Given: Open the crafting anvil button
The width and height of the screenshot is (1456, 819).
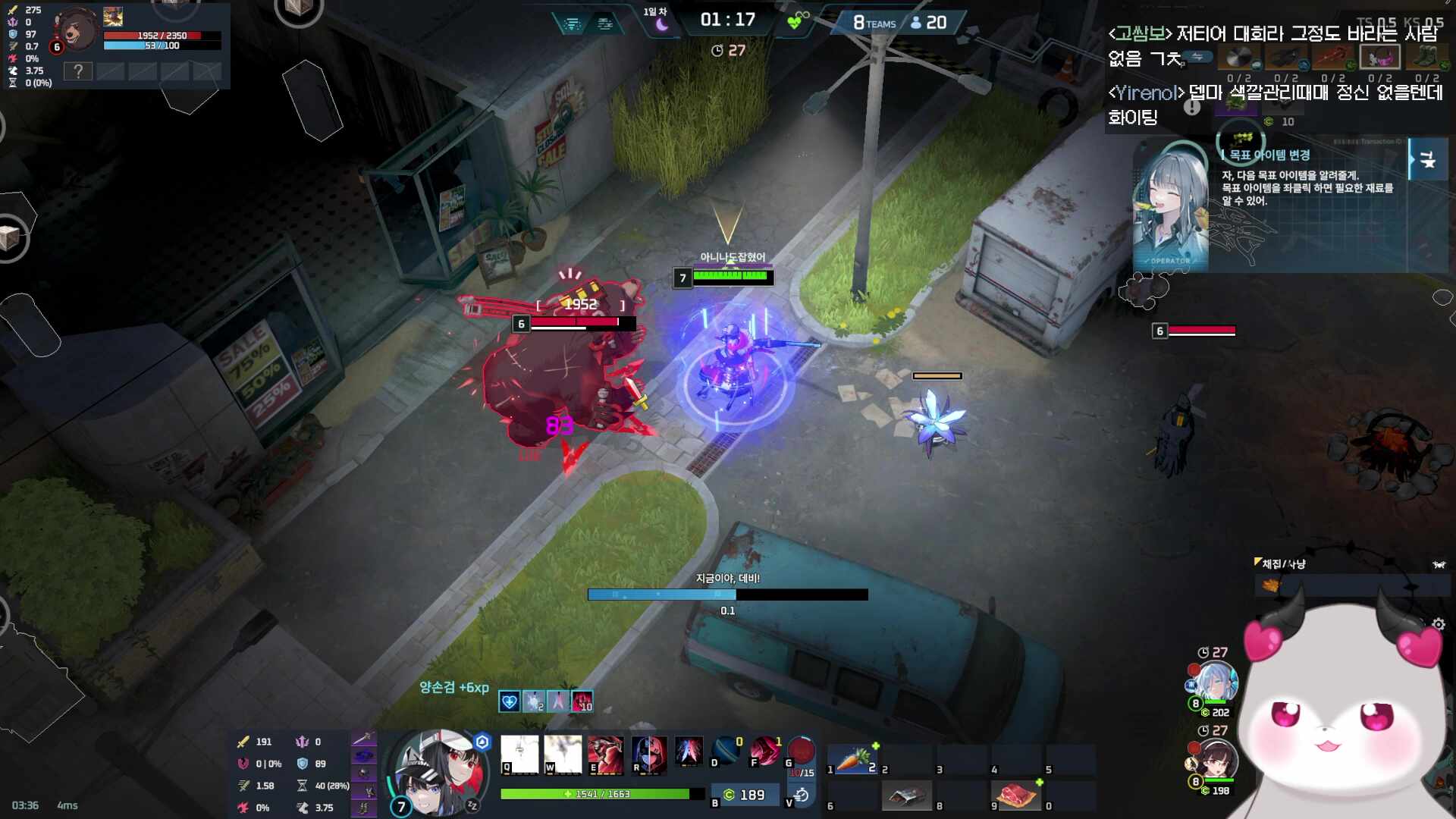Looking at the screenshot, I should coord(1427,159).
